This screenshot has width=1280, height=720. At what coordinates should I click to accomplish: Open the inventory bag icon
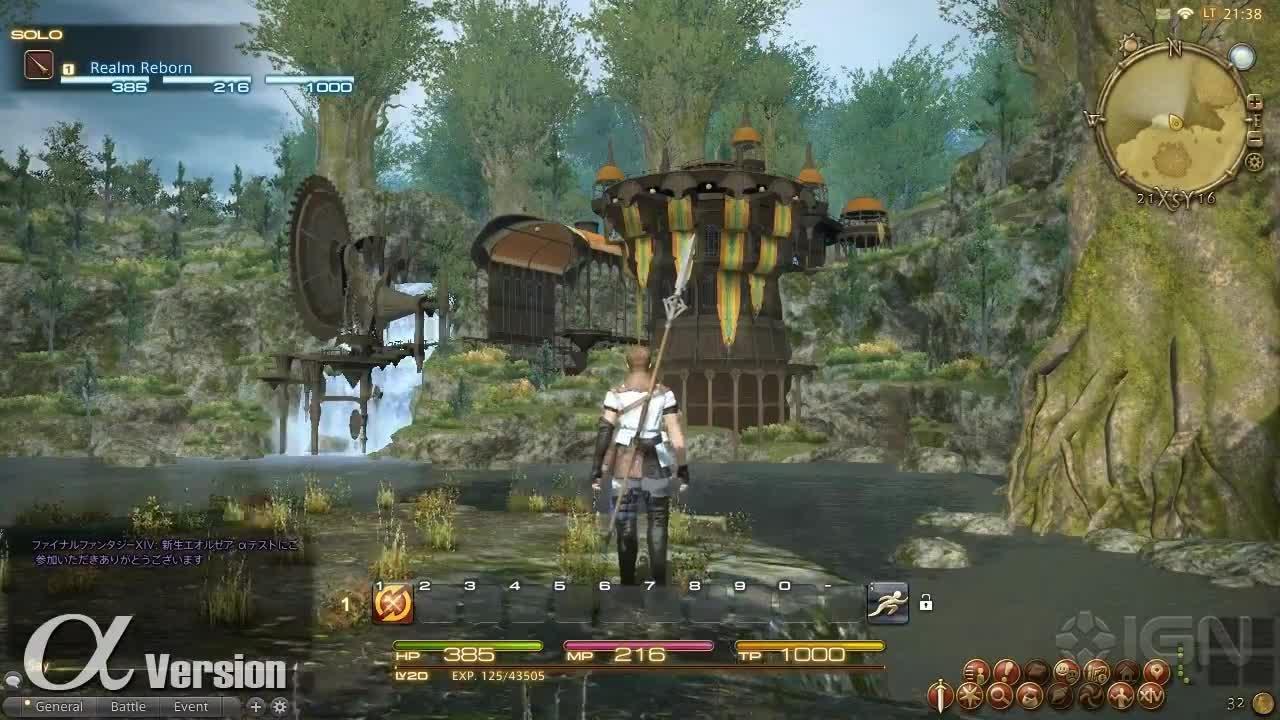(x=1038, y=670)
